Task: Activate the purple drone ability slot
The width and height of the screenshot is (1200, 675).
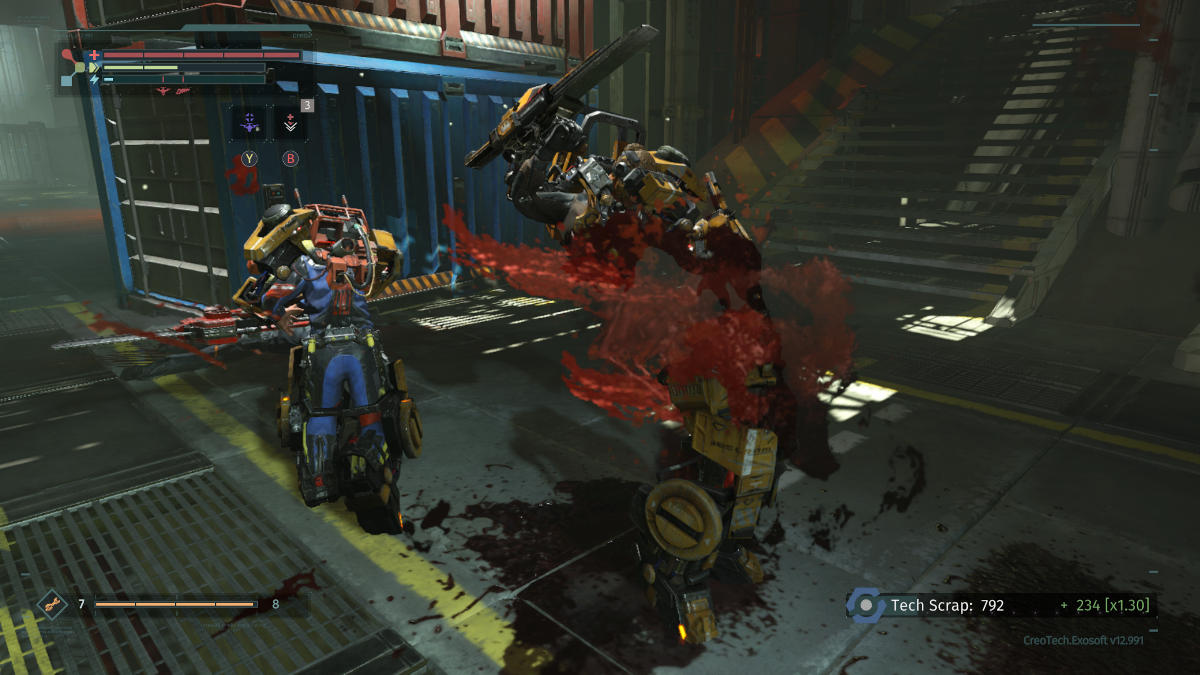Action: [x=248, y=124]
